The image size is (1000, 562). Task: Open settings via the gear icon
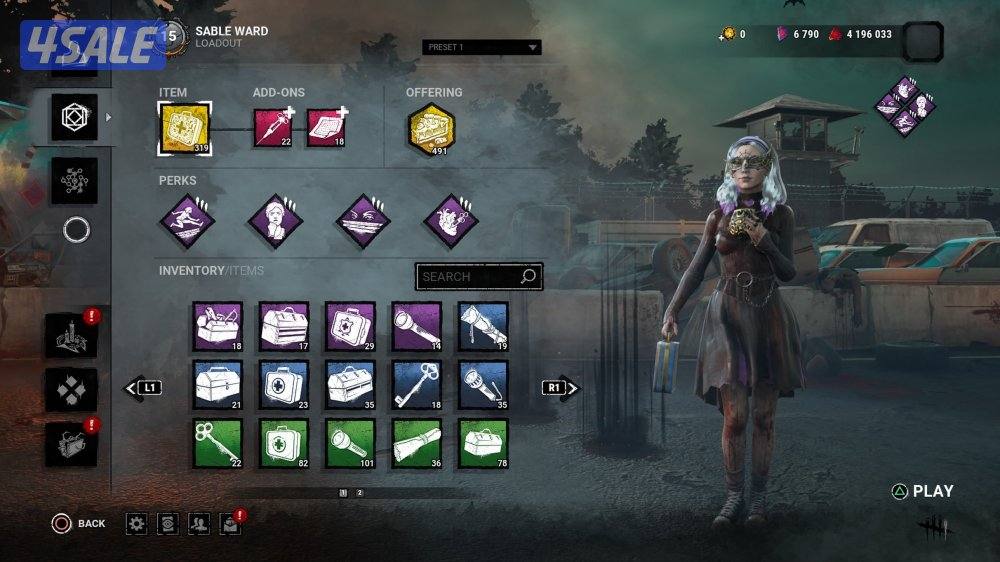[x=137, y=523]
